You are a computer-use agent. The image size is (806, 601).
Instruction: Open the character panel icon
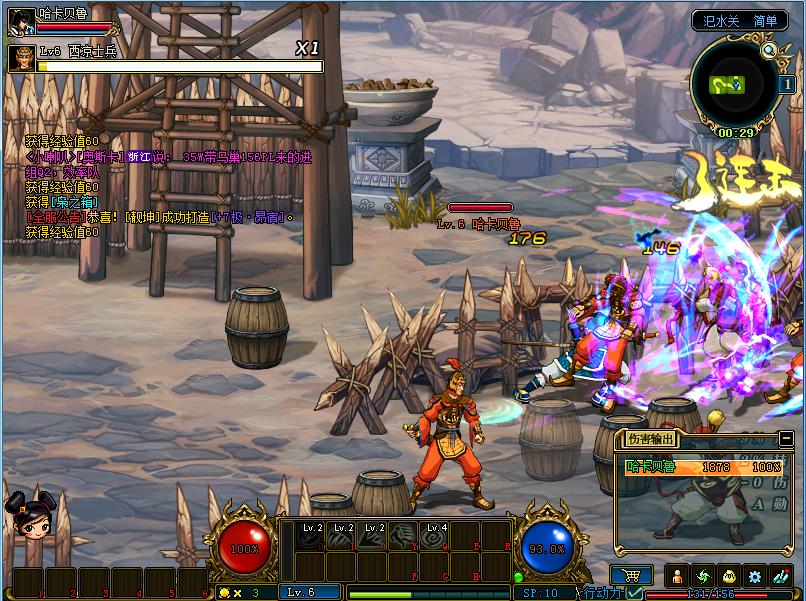[x=677, y=576]
